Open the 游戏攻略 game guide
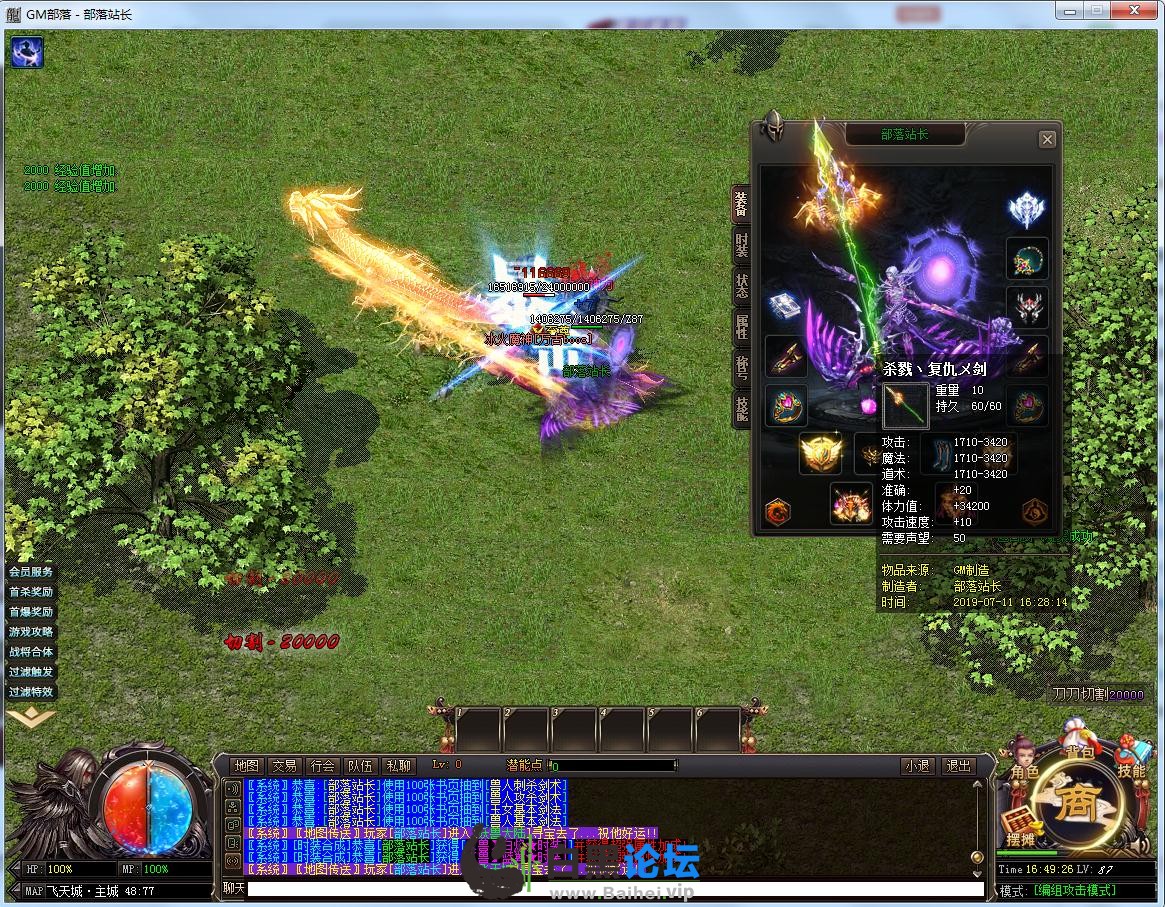This screenshot has width=1165, height=907. coord(31,632)
